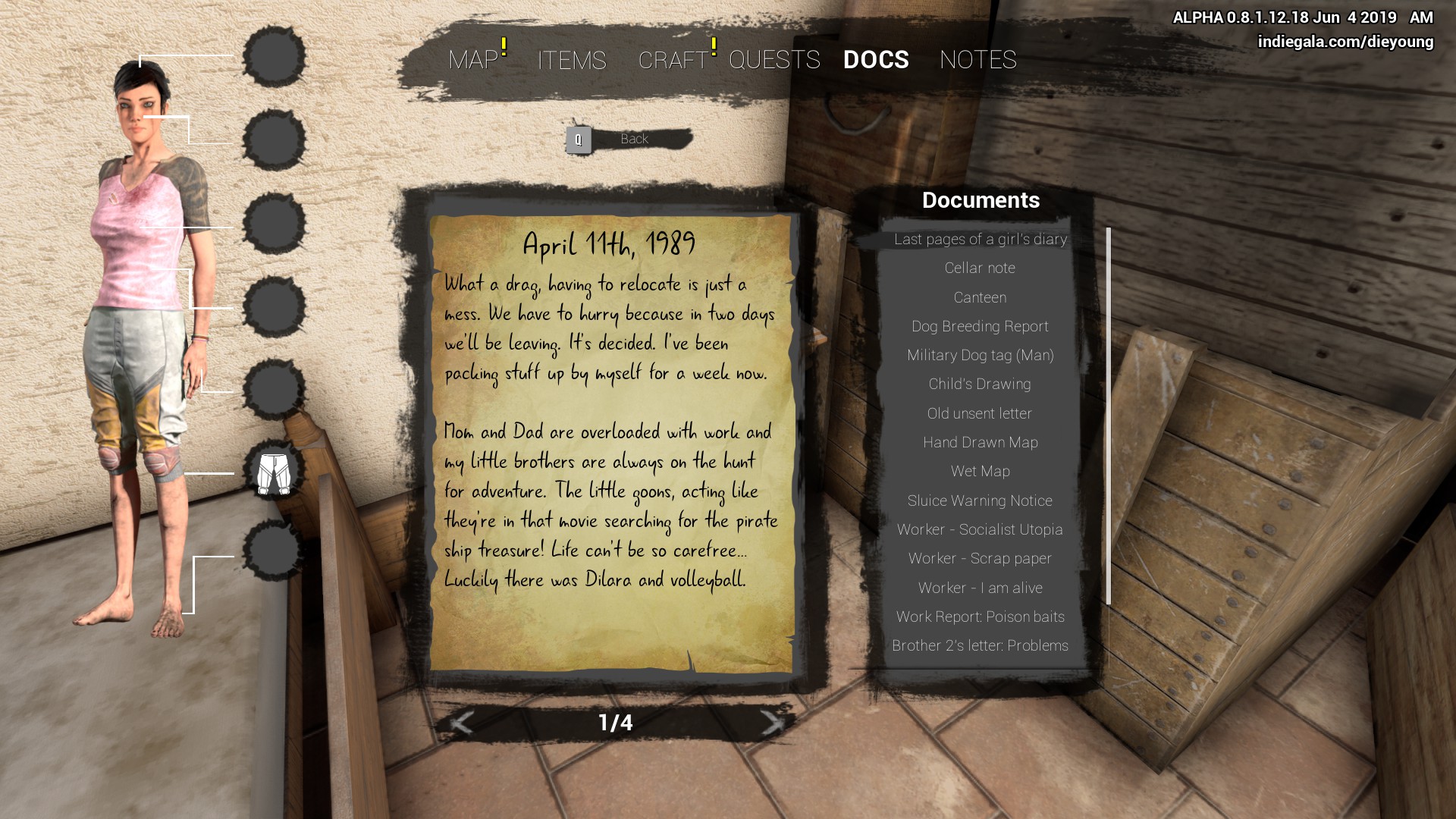Open the Cellar note document
Viewport: 1456px width, 819px height.
(980, 268)
